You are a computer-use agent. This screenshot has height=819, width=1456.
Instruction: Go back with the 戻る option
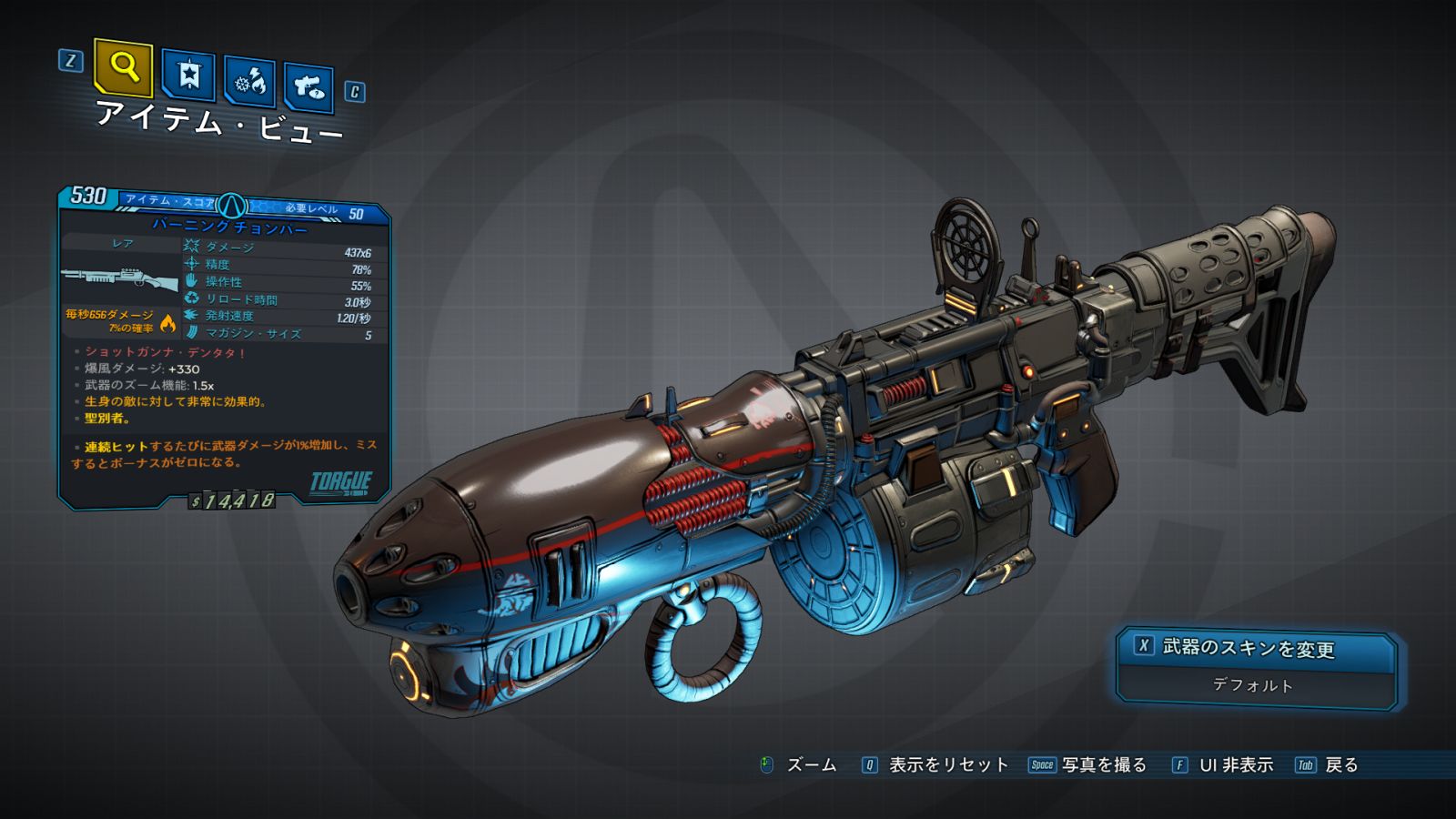coord(1328,765)
